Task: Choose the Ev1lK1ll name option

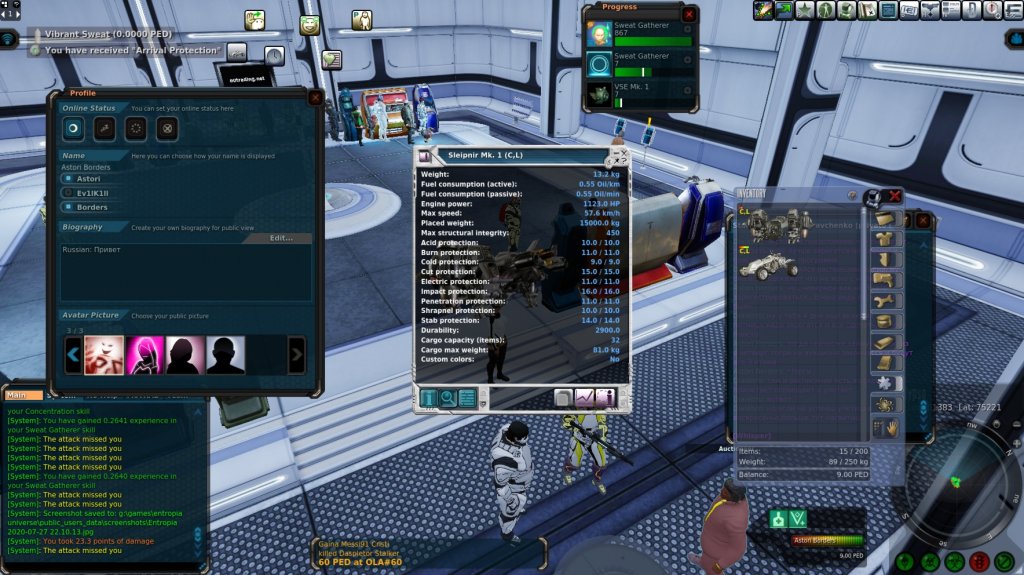Action: [69, 193]
